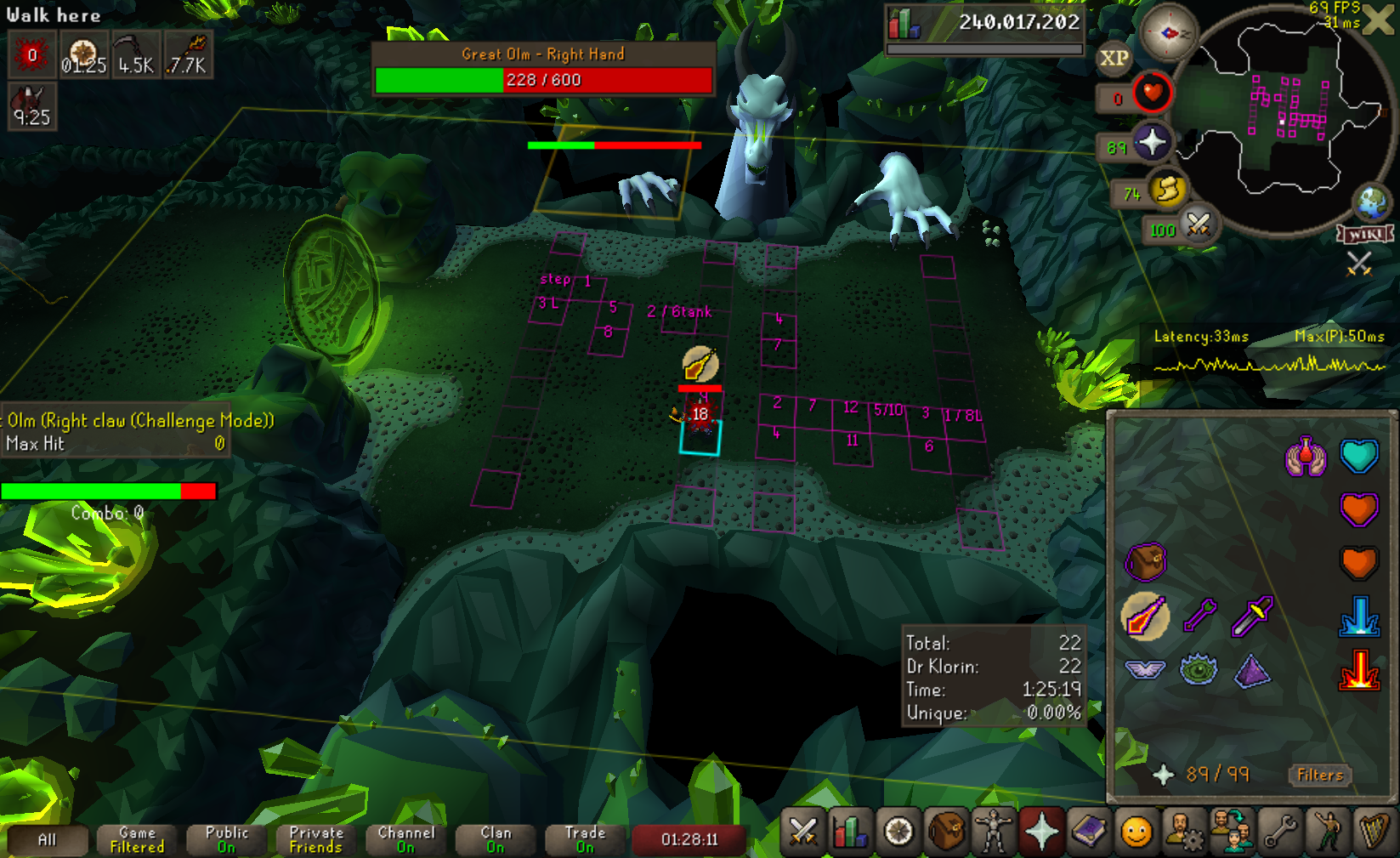1400x858 pixels.
Task: Click the compass to face north
Action: tap(1168, 32)
